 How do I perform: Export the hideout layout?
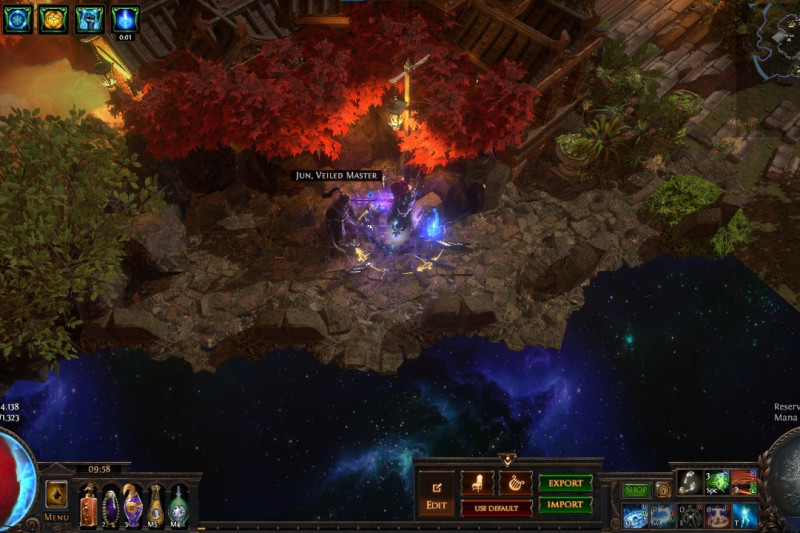(565, 483)
